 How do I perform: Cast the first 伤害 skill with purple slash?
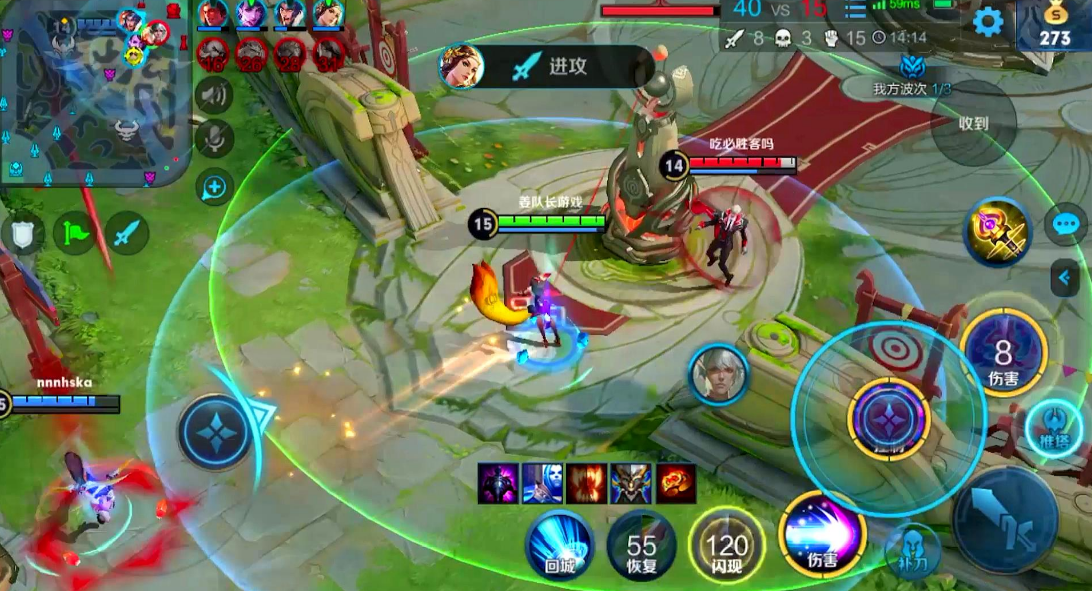(821, 535)
